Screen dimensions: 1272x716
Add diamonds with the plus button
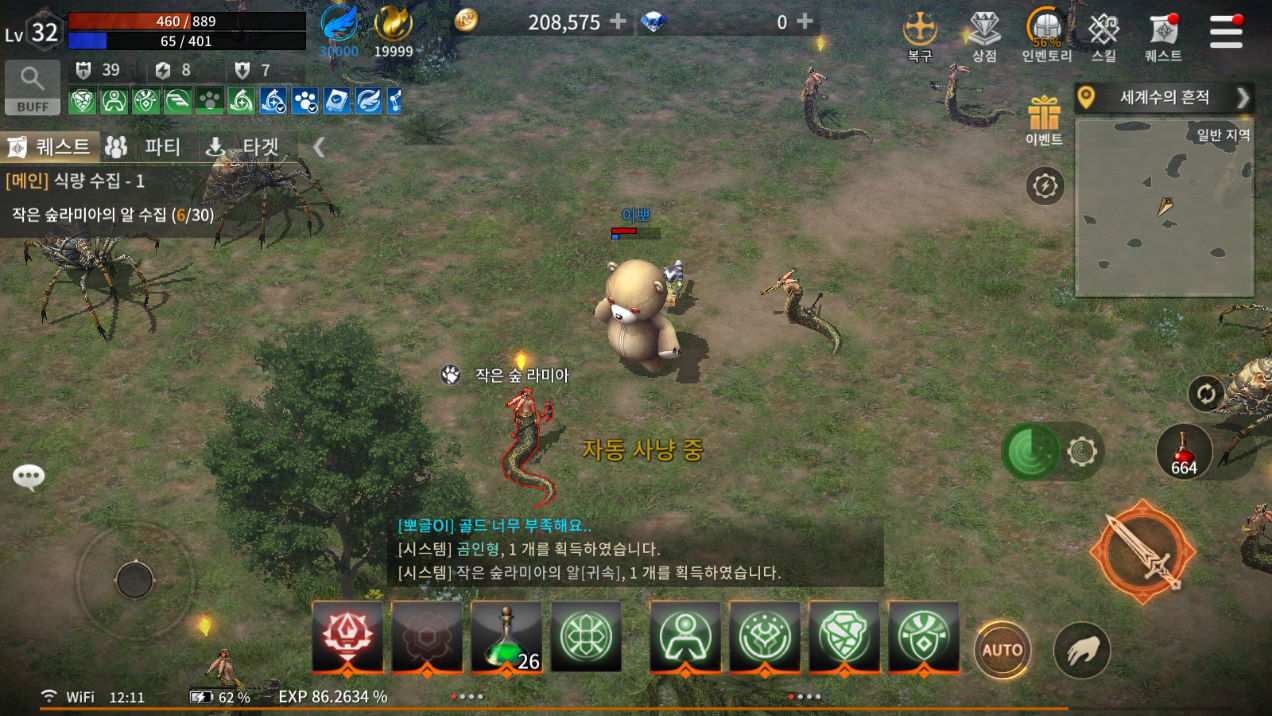[x=804, y=21]
